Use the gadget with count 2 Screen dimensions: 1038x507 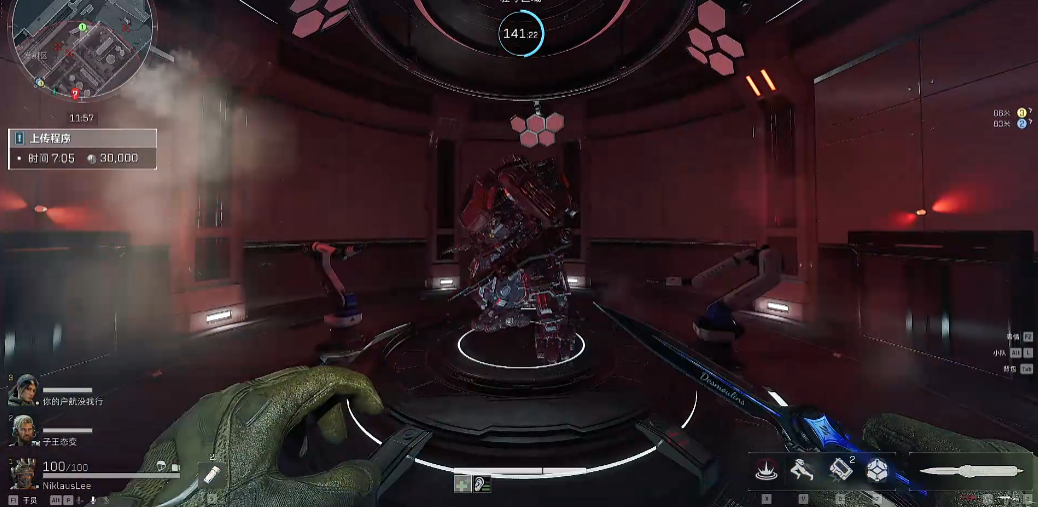(840, 470)
